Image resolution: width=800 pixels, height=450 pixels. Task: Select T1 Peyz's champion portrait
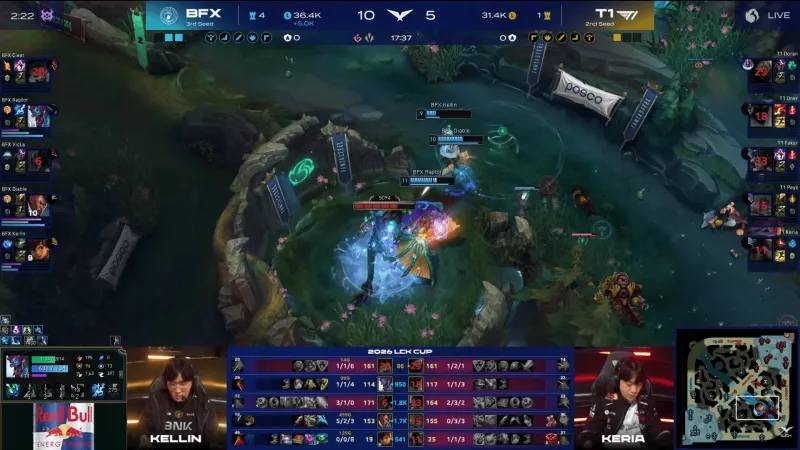pyautogui.click(x=762, y=205)
